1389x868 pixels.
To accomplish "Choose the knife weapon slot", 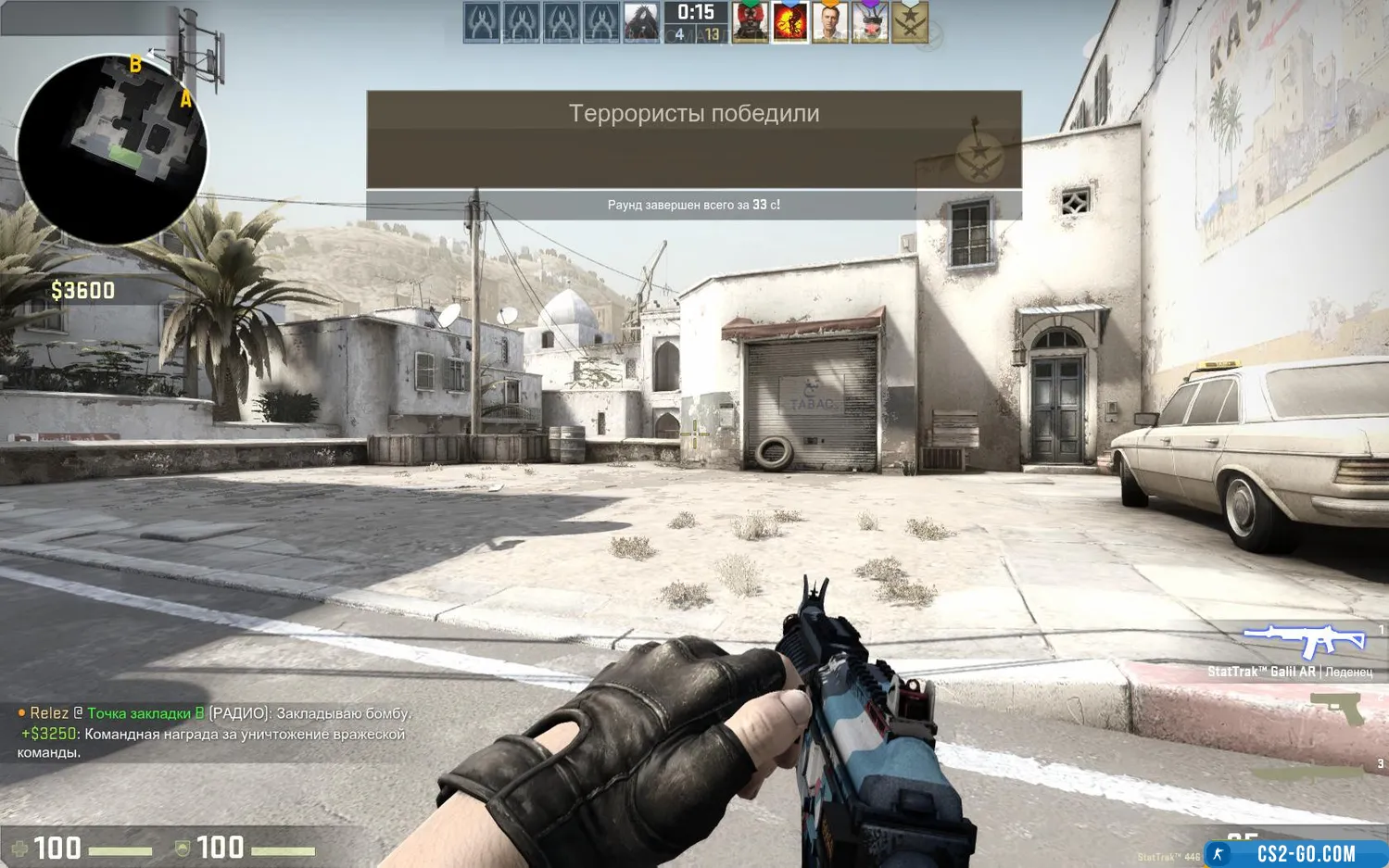I will [x=1307, y=771].
